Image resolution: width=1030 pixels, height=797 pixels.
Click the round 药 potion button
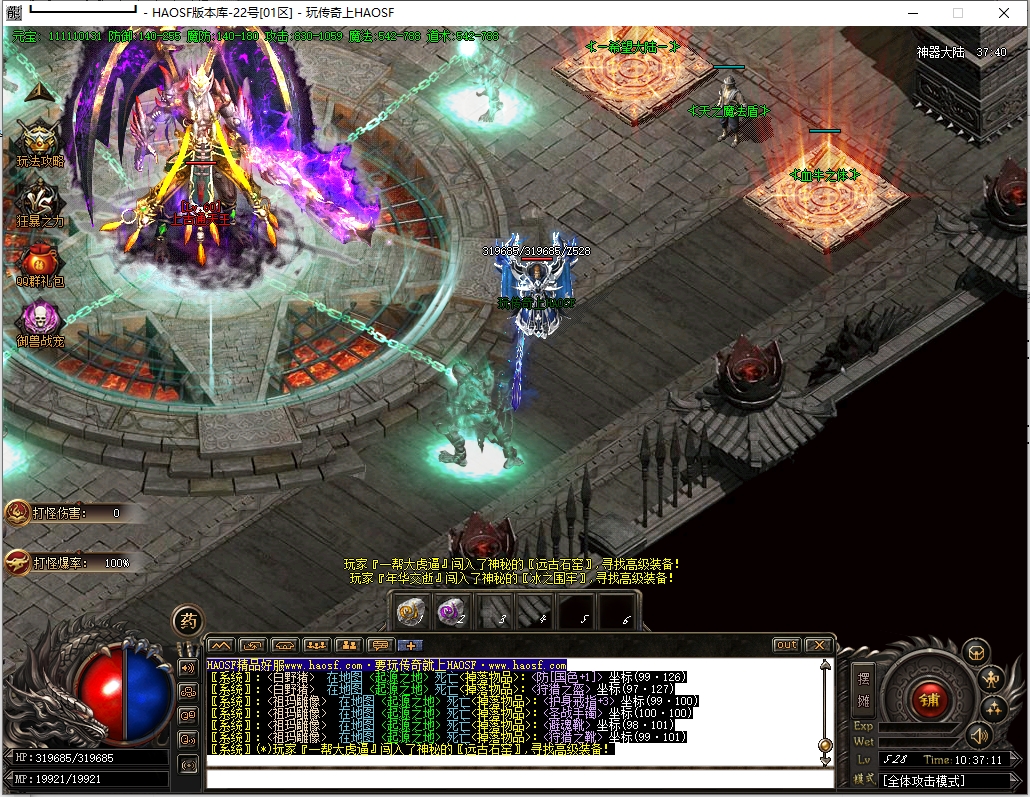tap(187, 621)
